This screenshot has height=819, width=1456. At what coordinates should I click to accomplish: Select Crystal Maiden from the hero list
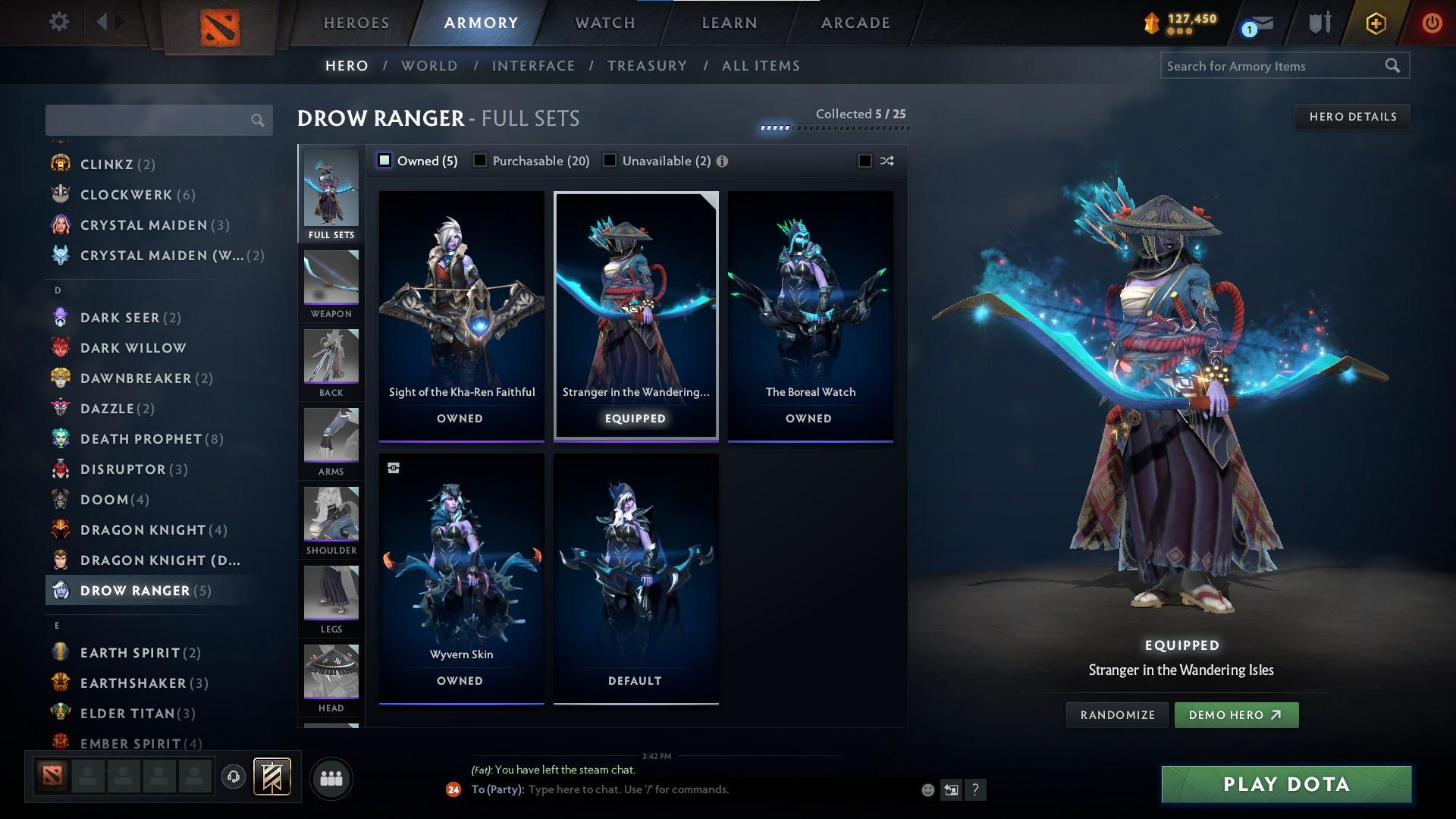144,224
